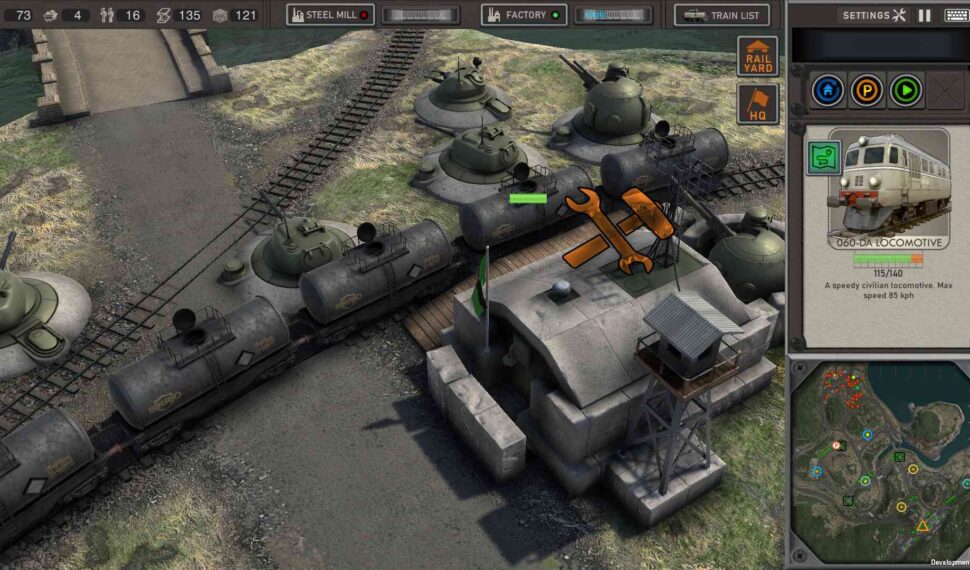Open the green route map icon
Image resolution: width=970 pixels, height=570 pixels.
pos(824,157)
